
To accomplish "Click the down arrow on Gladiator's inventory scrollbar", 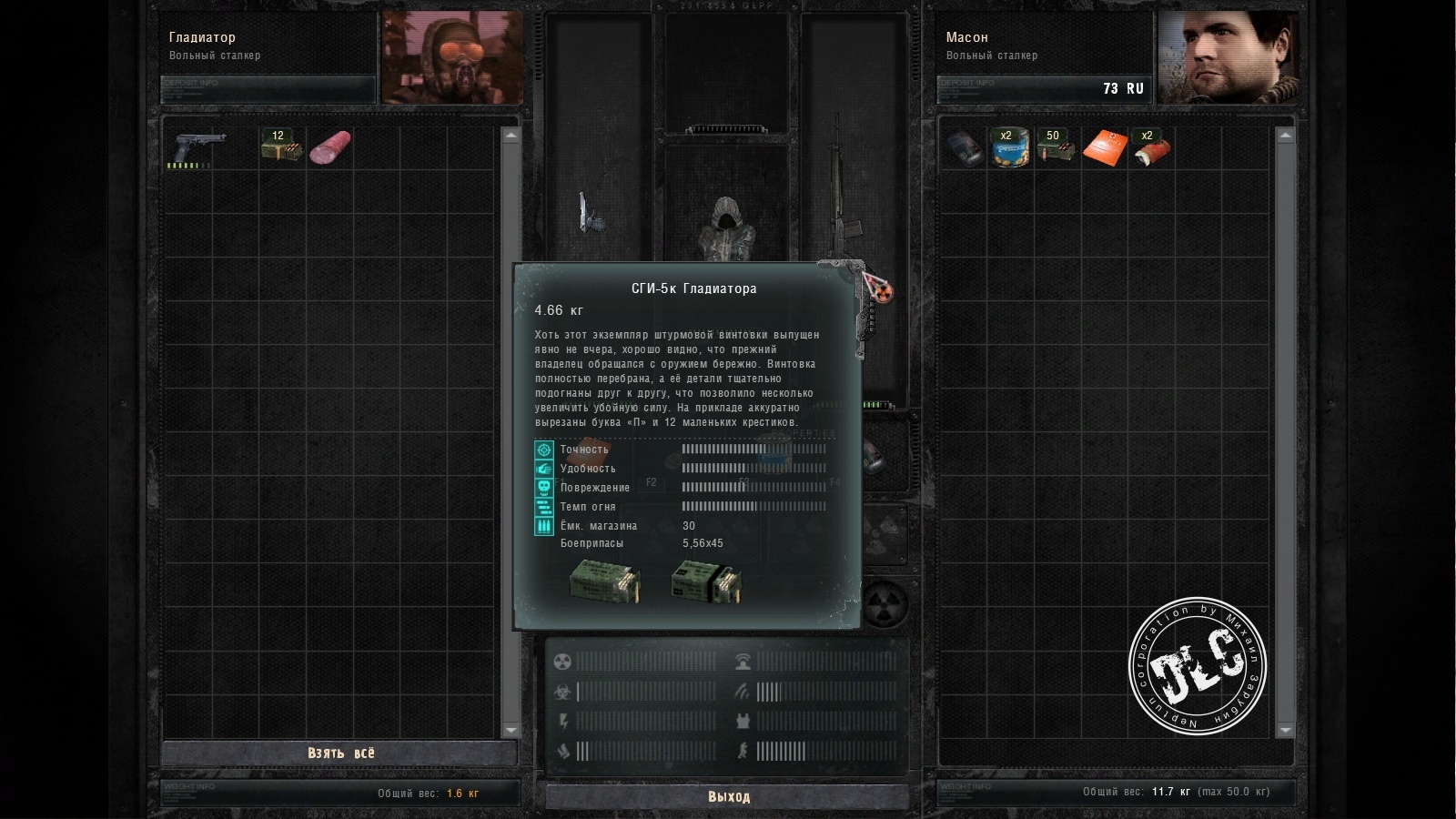I will pos(511,730).
